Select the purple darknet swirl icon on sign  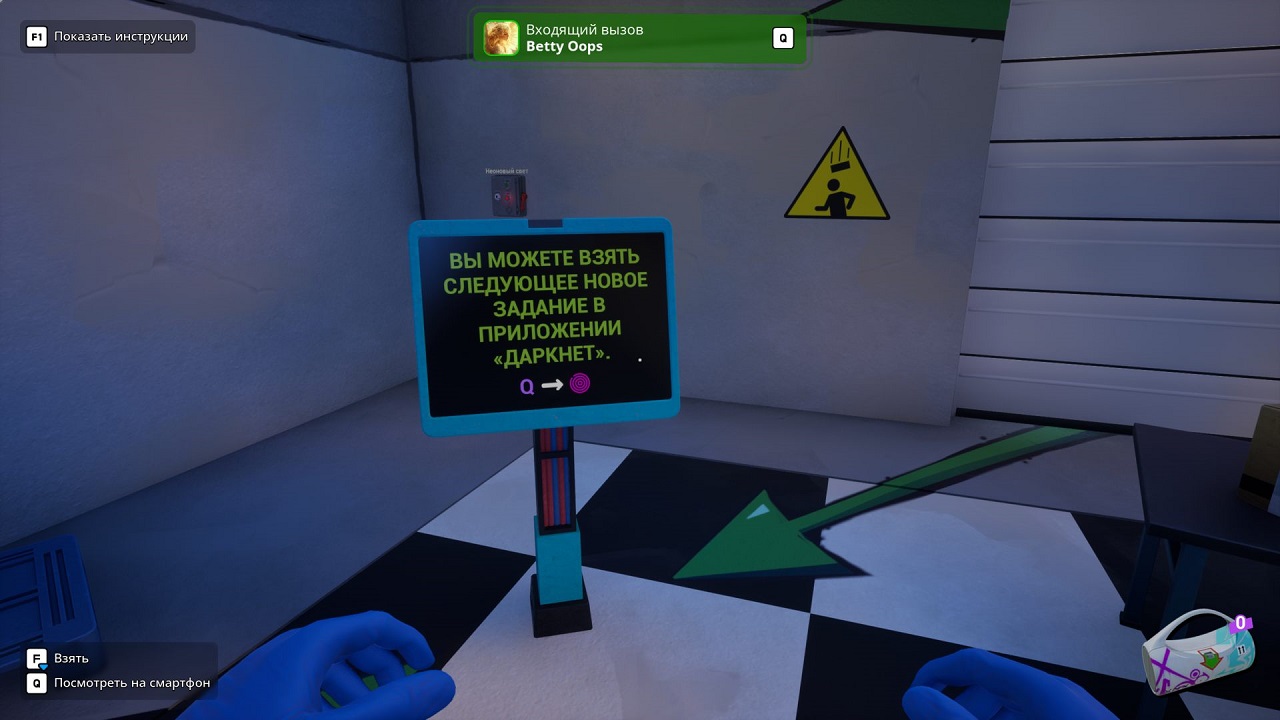coord(580,383)
